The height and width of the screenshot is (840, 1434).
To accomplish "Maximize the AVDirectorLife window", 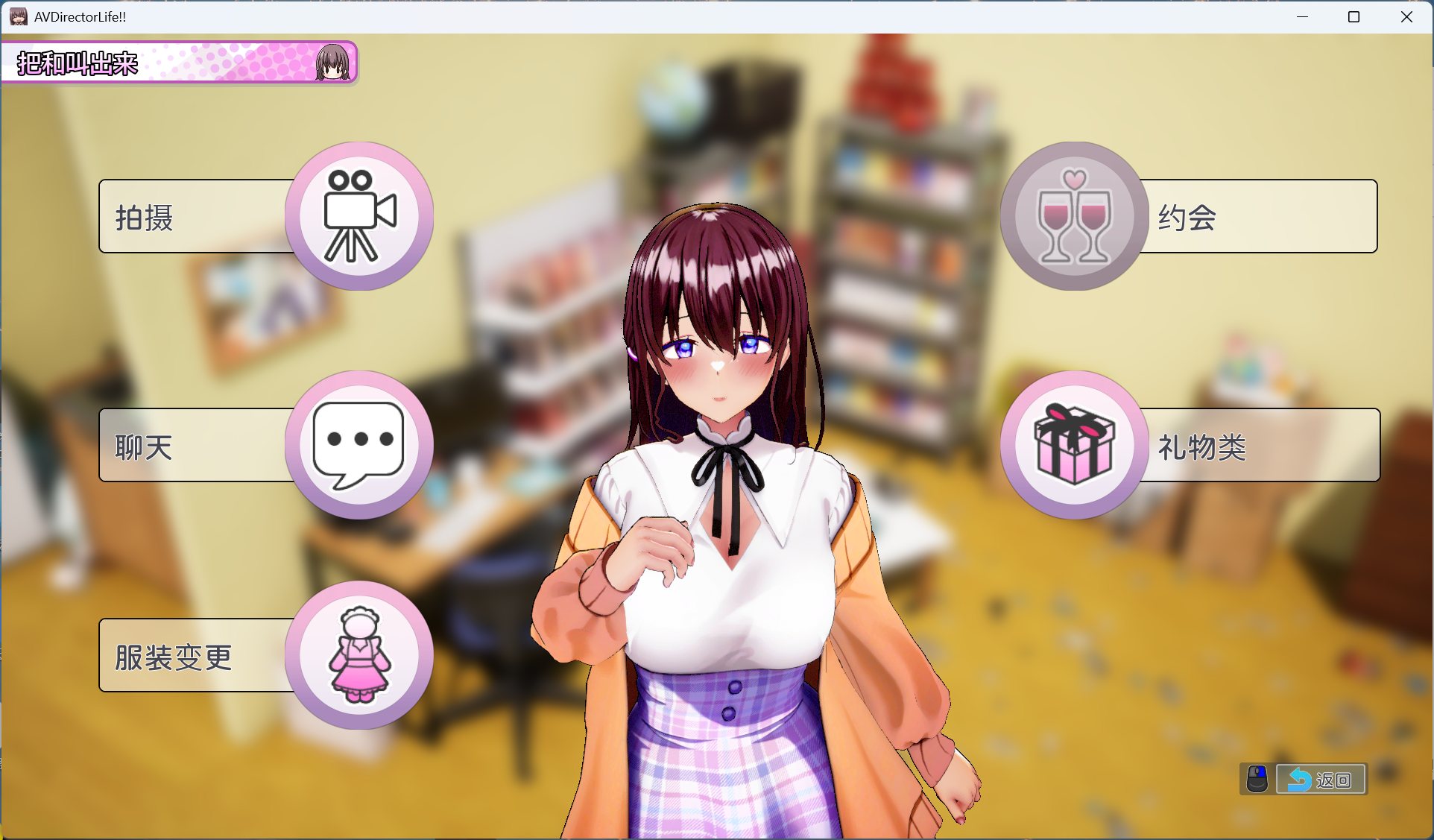I will [x=1353, y=16].
